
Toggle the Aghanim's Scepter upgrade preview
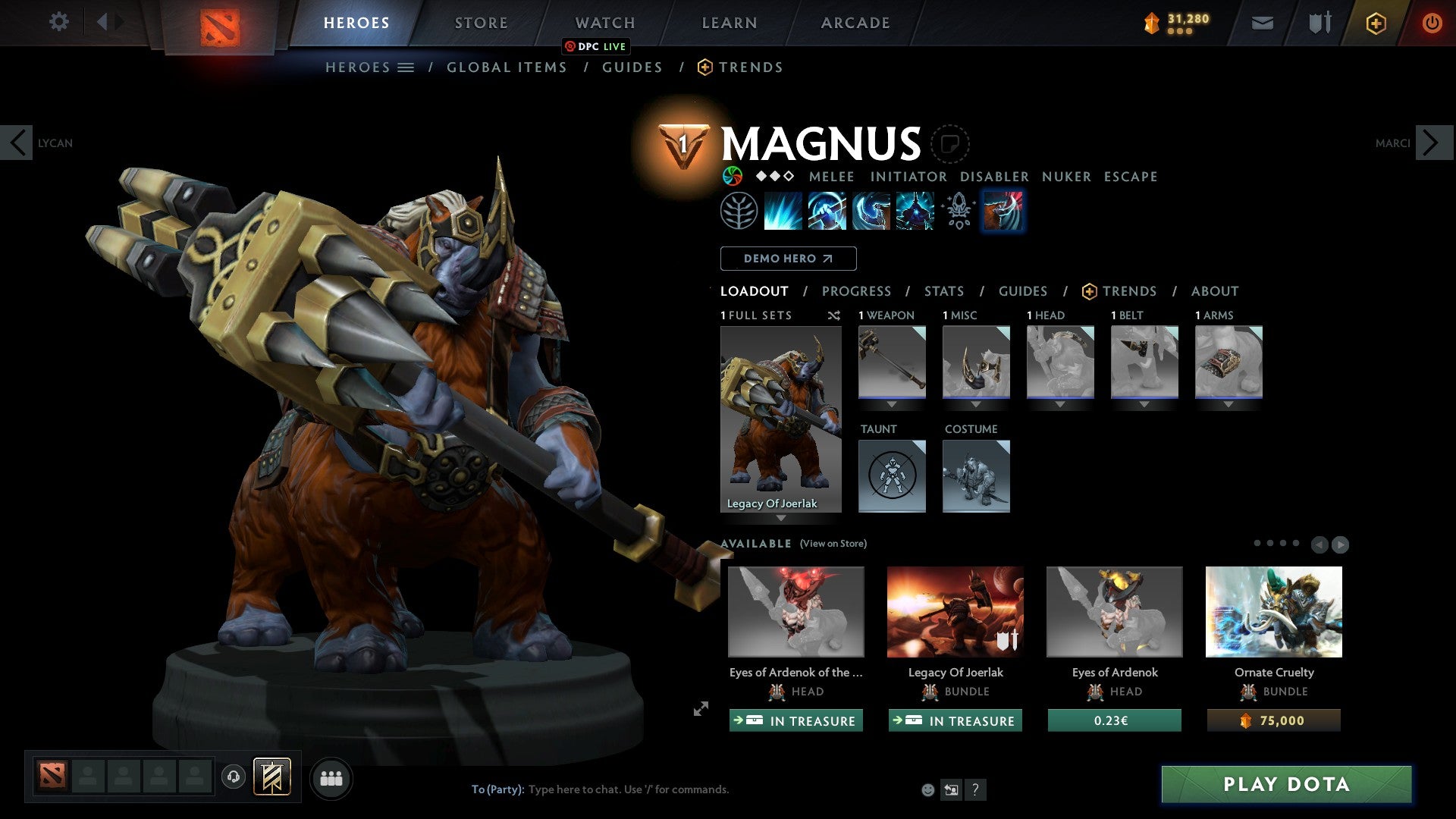[x=957, y=211]
